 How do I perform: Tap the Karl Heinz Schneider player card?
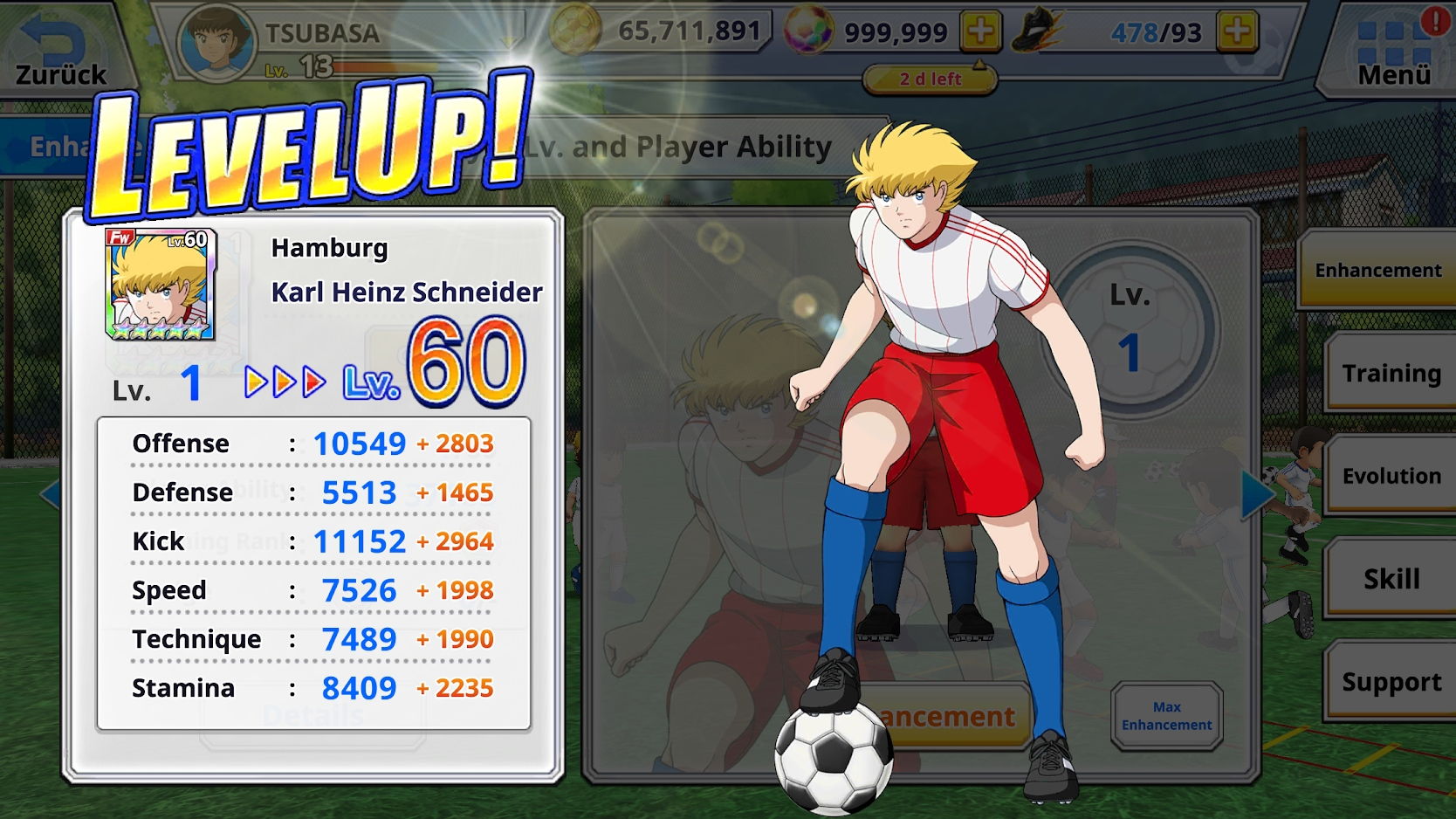point(160,285)
